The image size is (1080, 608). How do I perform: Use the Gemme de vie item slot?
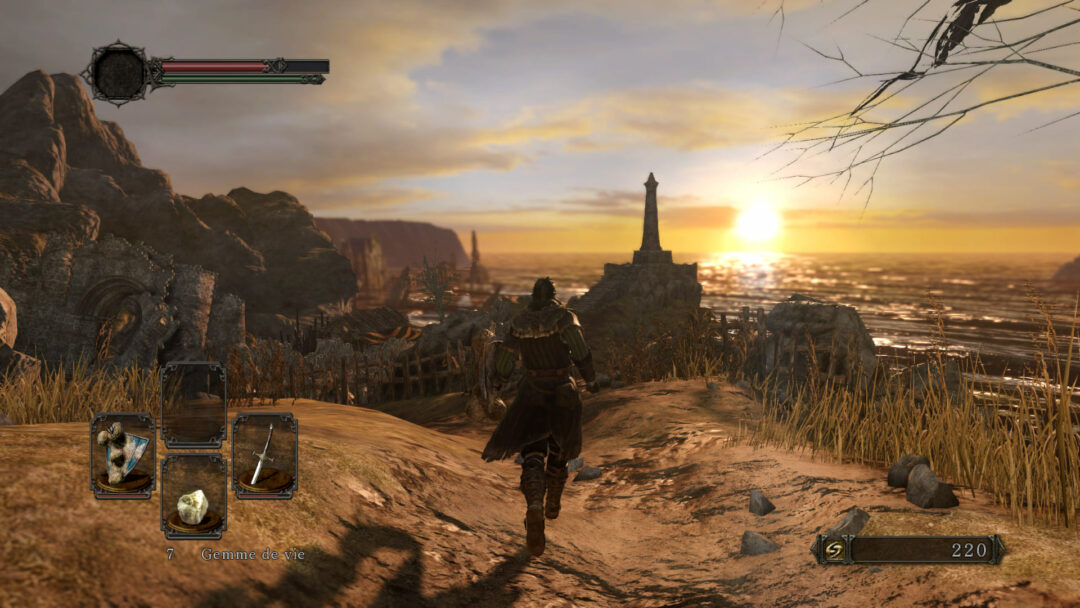point(193,498)
